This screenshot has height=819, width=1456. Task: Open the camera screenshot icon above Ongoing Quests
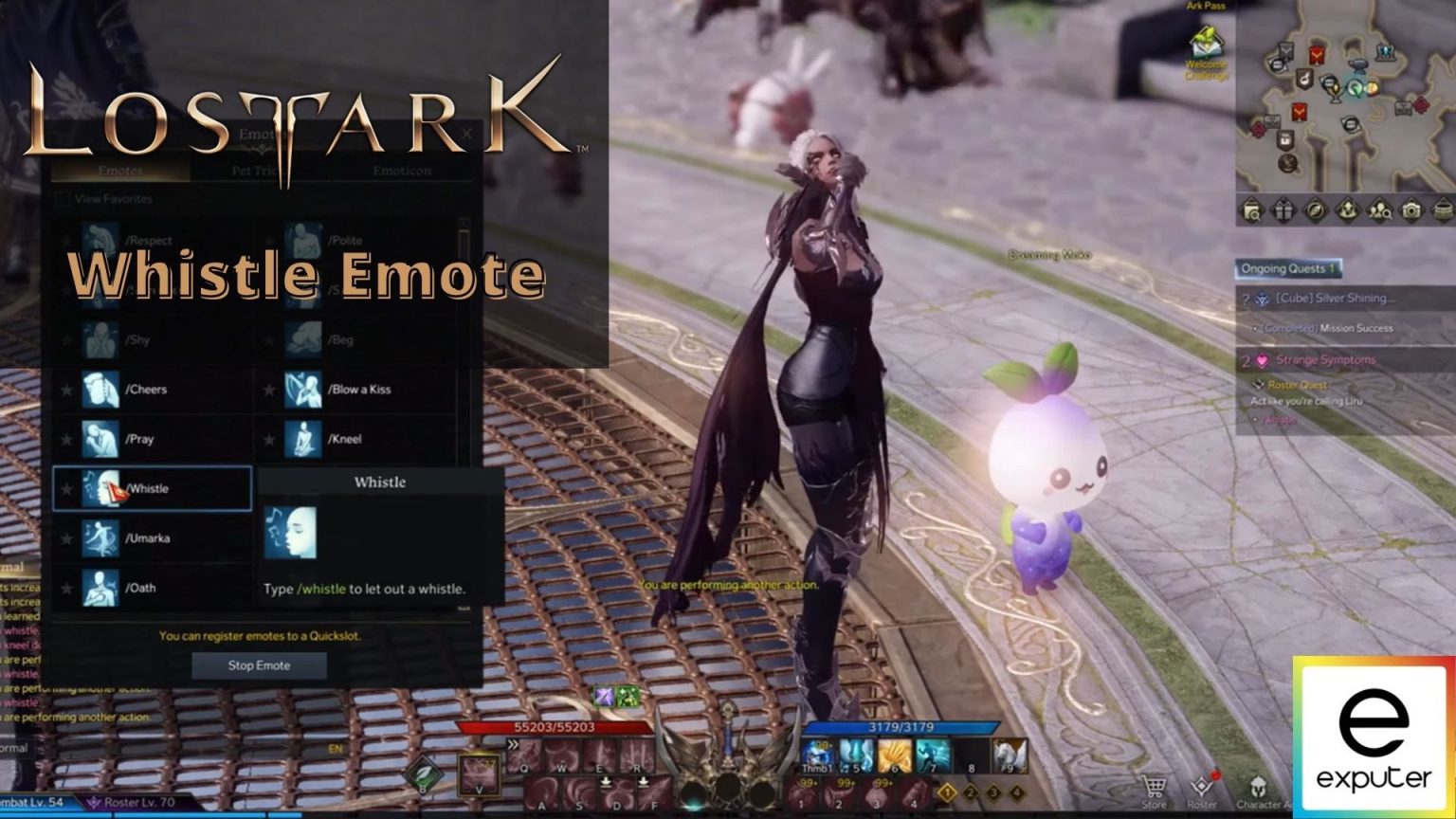(x=1411, y=210)
